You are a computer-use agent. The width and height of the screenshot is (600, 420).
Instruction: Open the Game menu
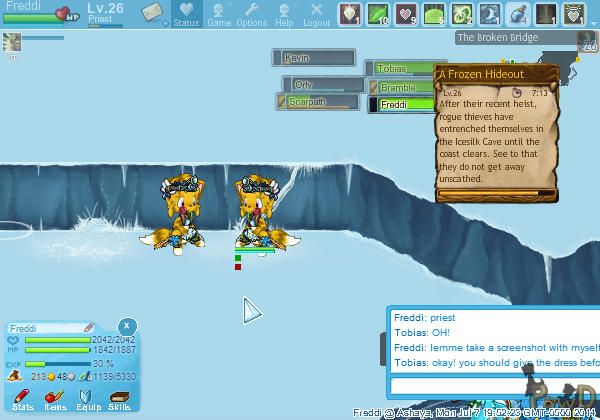pyautogui.click(x=219, y=15)
